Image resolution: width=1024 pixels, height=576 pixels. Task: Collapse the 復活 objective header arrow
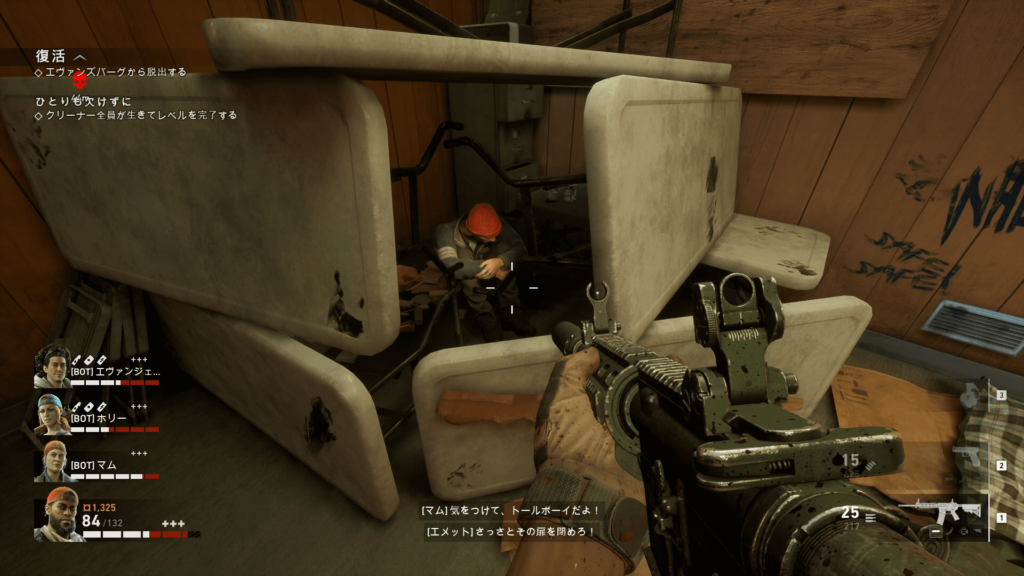click(x=80, y=57)
